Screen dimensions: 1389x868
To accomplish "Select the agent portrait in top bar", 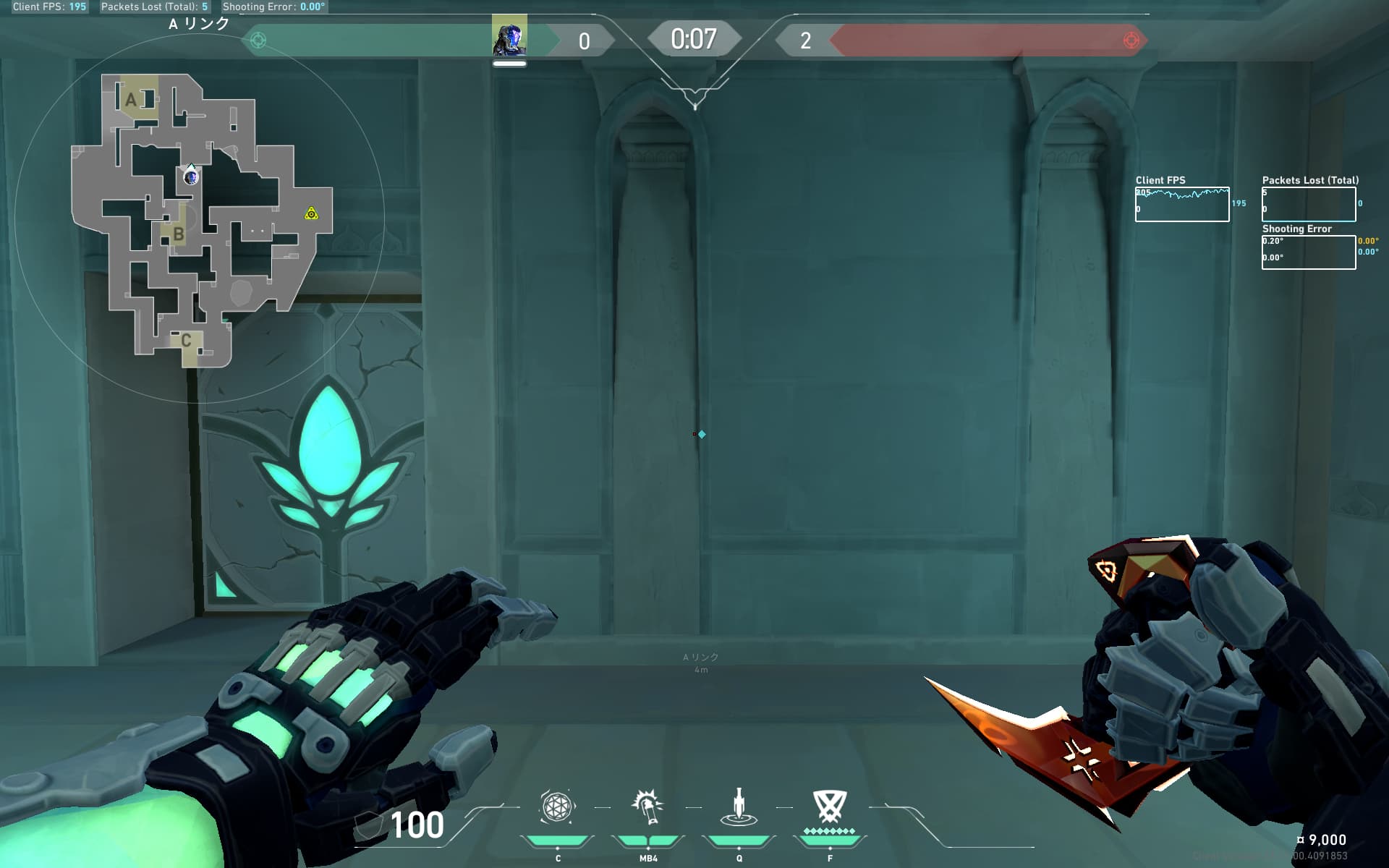I will pyautogui.click(x=509, y=36).
